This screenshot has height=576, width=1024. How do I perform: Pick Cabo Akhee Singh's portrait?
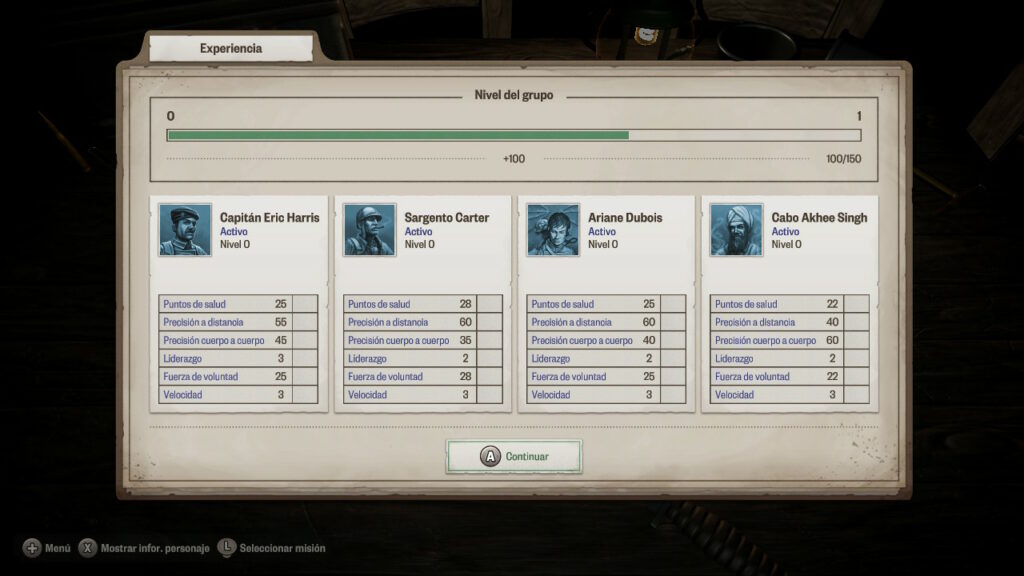point(736,230)
